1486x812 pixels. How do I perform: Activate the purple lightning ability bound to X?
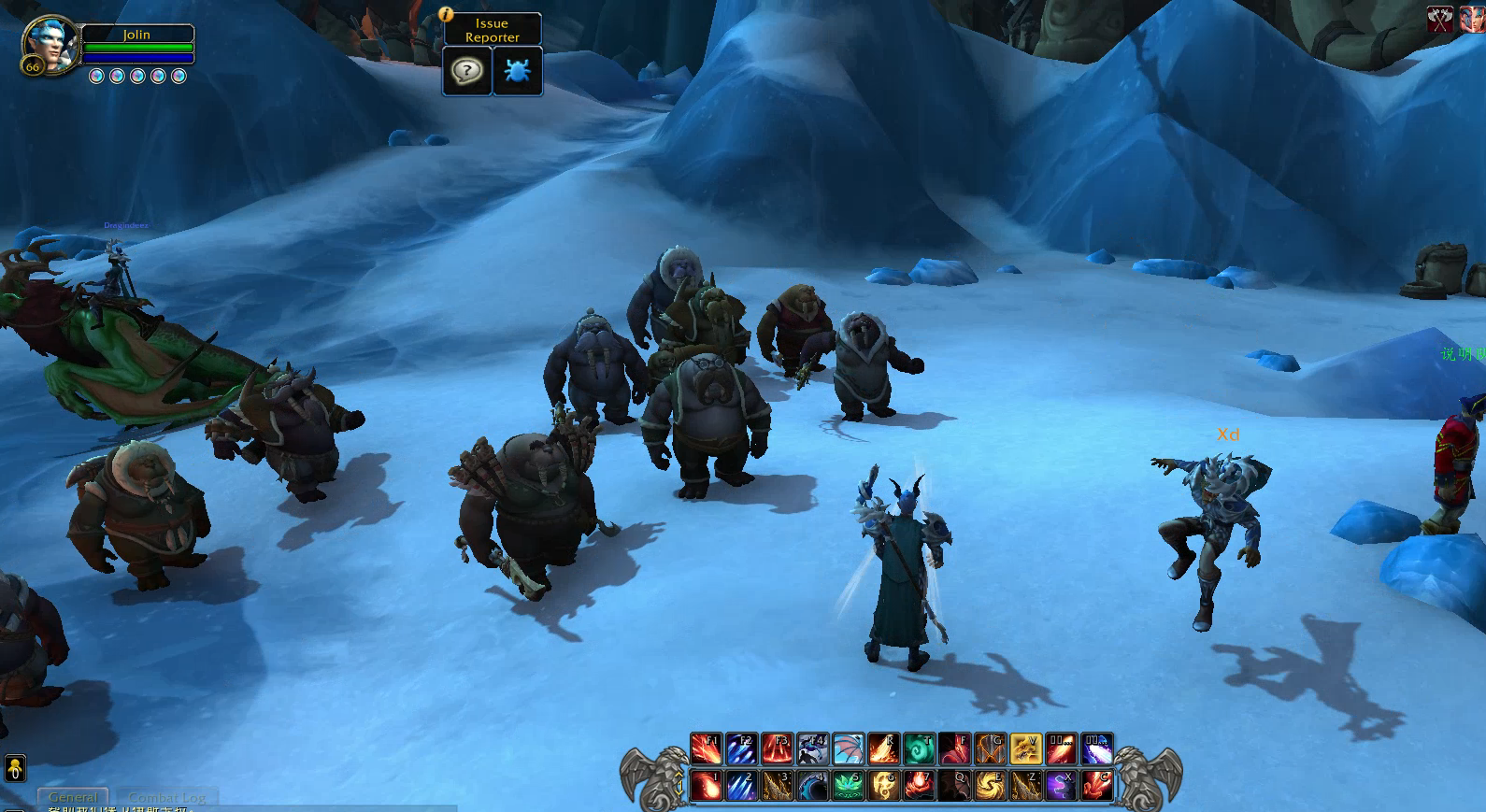pyautogui.click(x=1061, y=785)
